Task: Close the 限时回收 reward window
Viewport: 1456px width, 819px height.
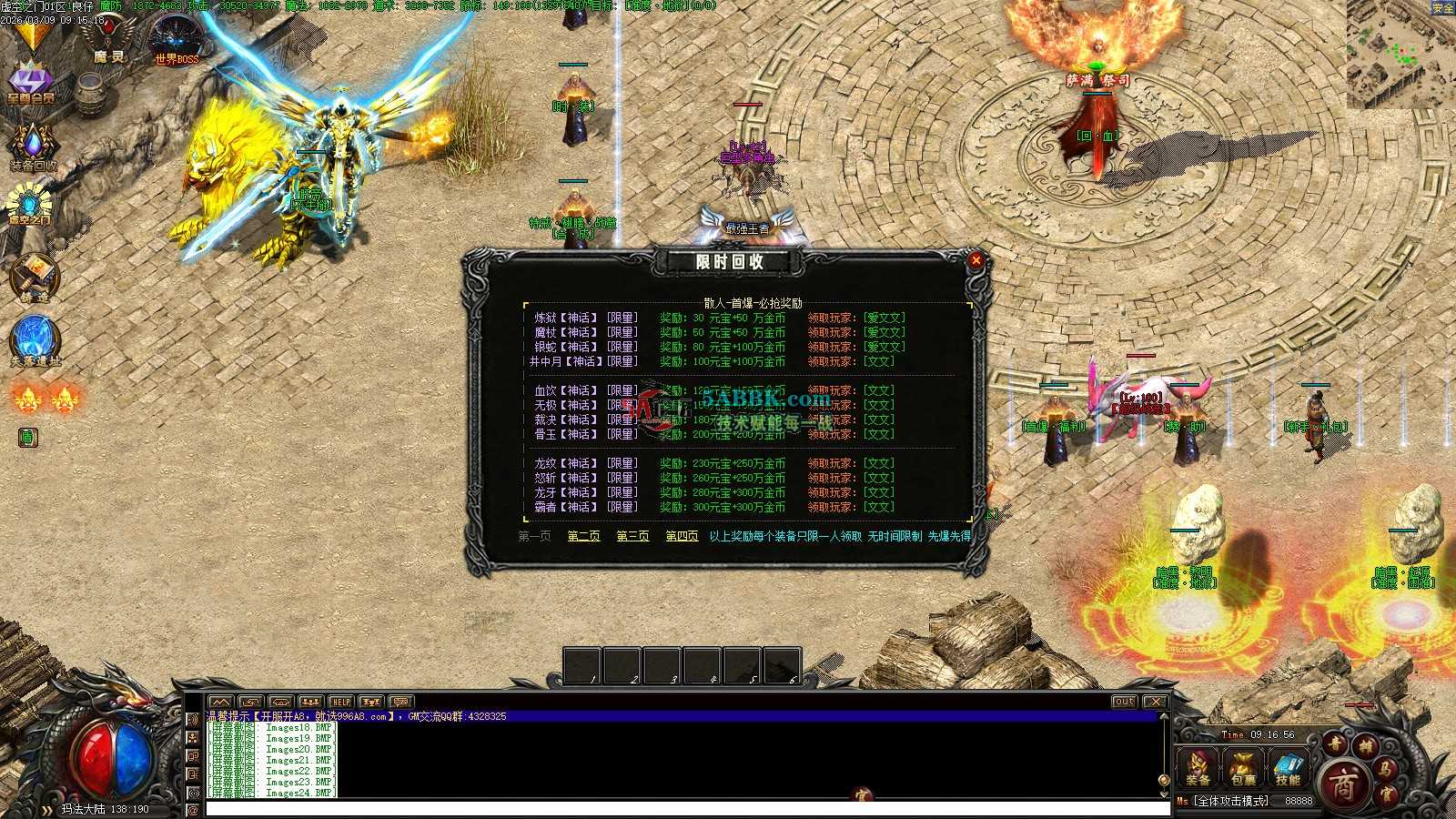Action: [x=976, y=260]
